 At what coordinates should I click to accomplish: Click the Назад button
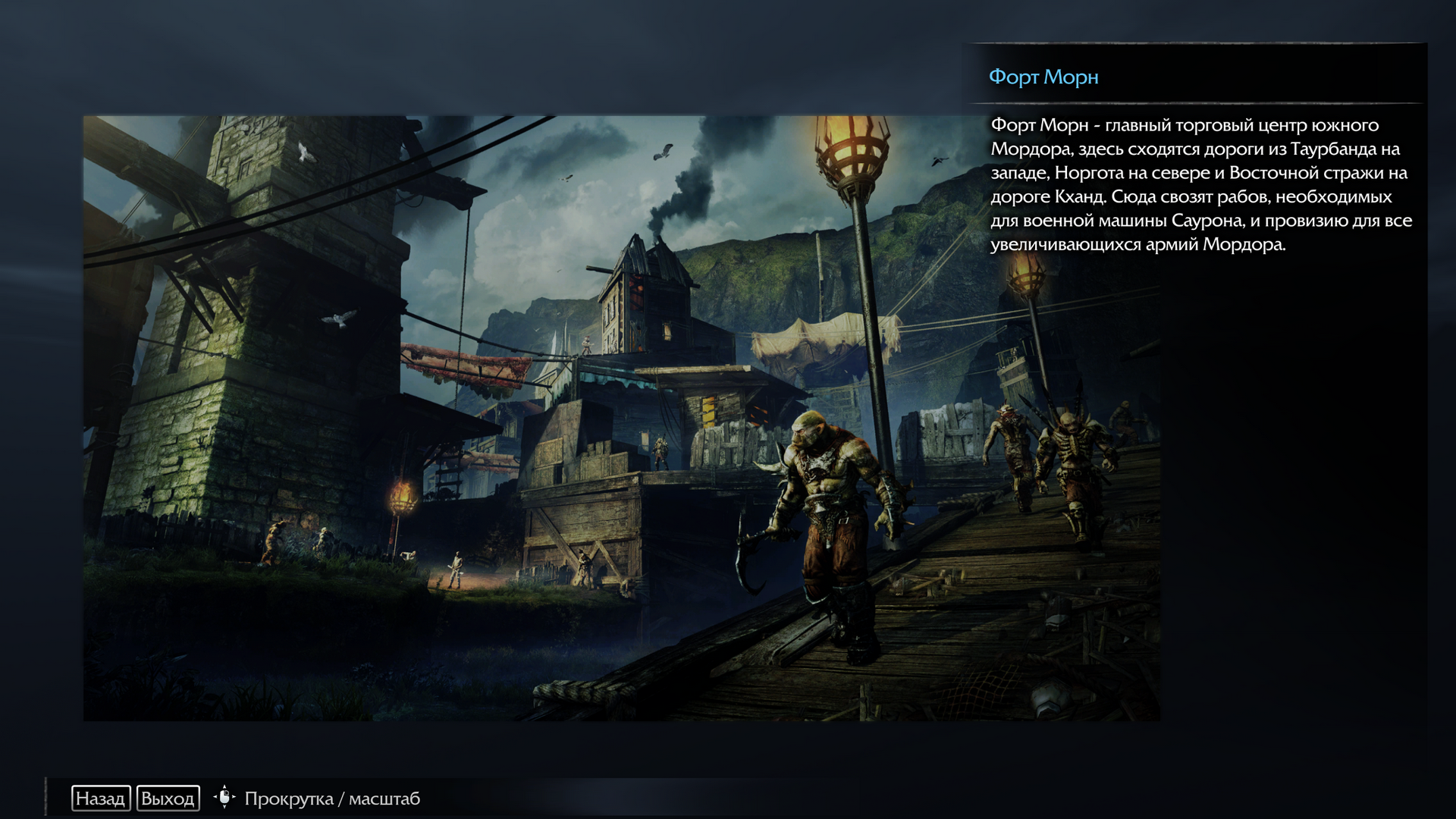101,799
